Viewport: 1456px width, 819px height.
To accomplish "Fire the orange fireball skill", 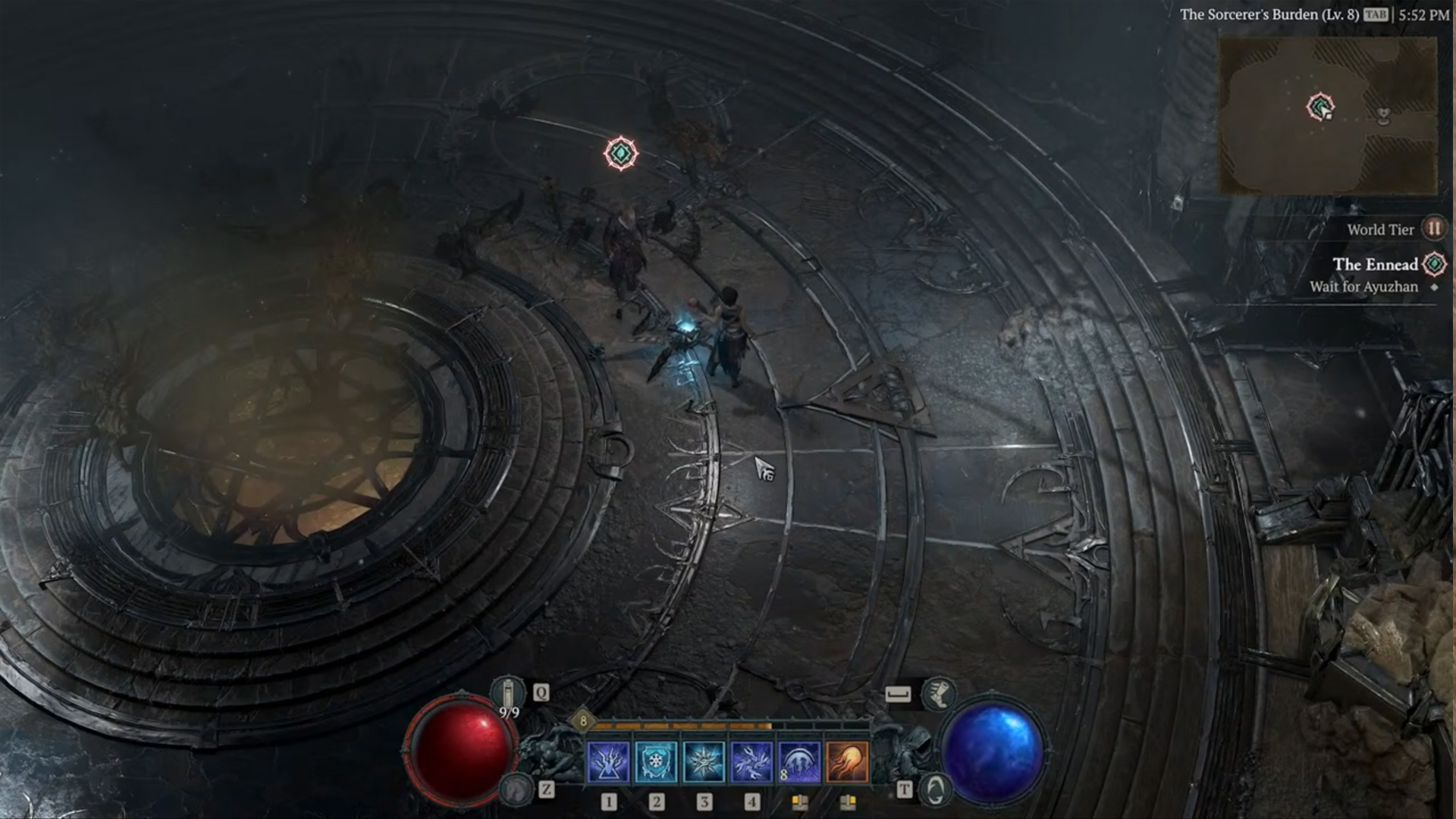I will (x=847, y=761).
